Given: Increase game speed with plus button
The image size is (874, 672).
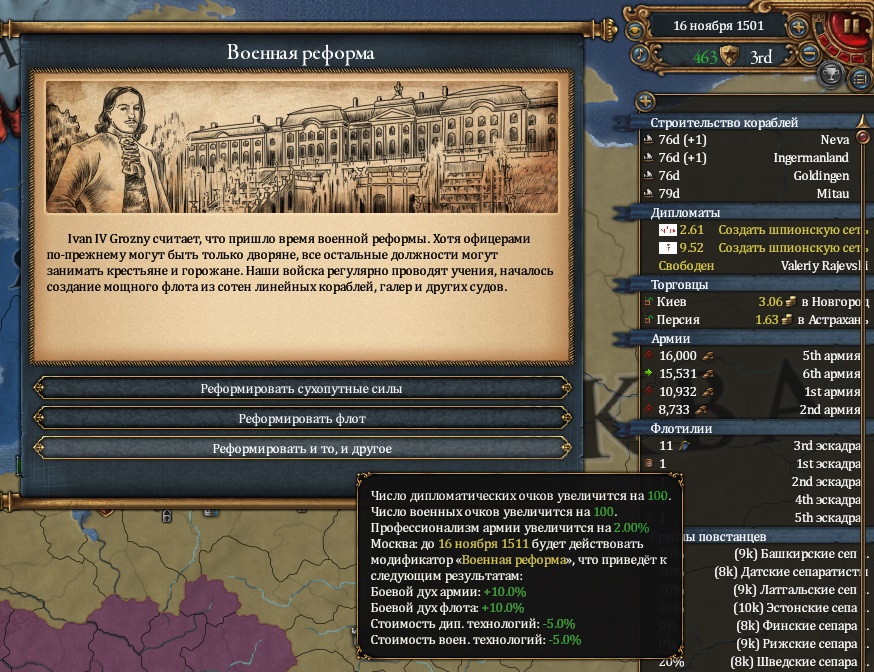Looking at the screenshot, I should pyautogui.click(x=798, y=27).
